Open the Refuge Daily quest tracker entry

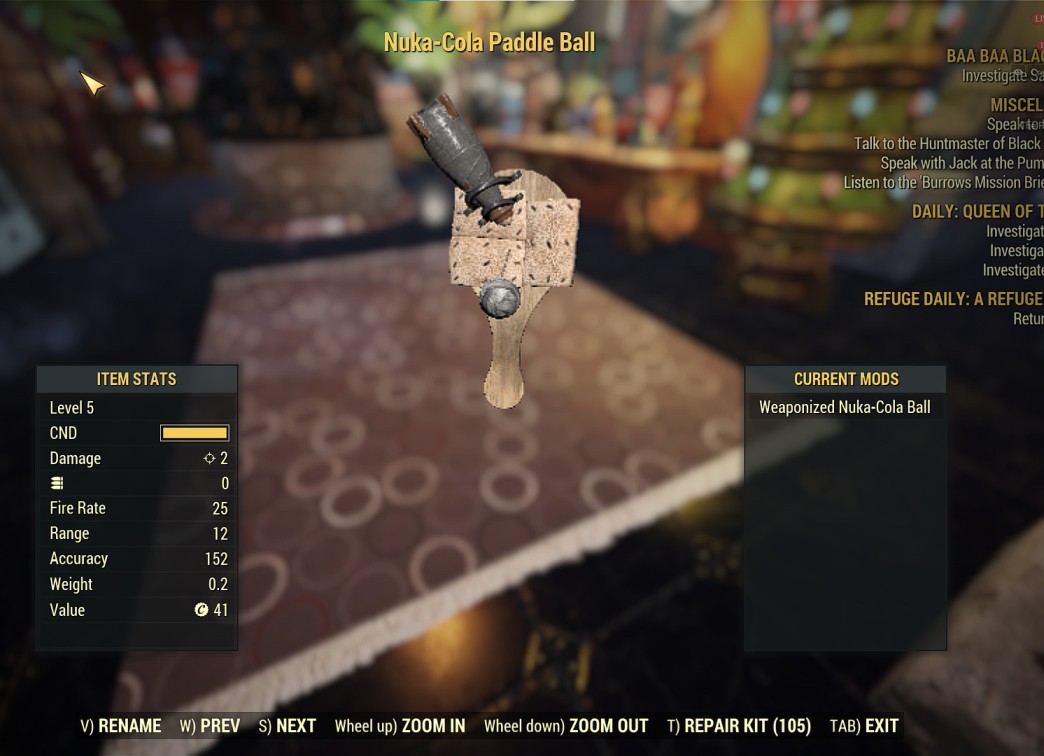point(953,299)
